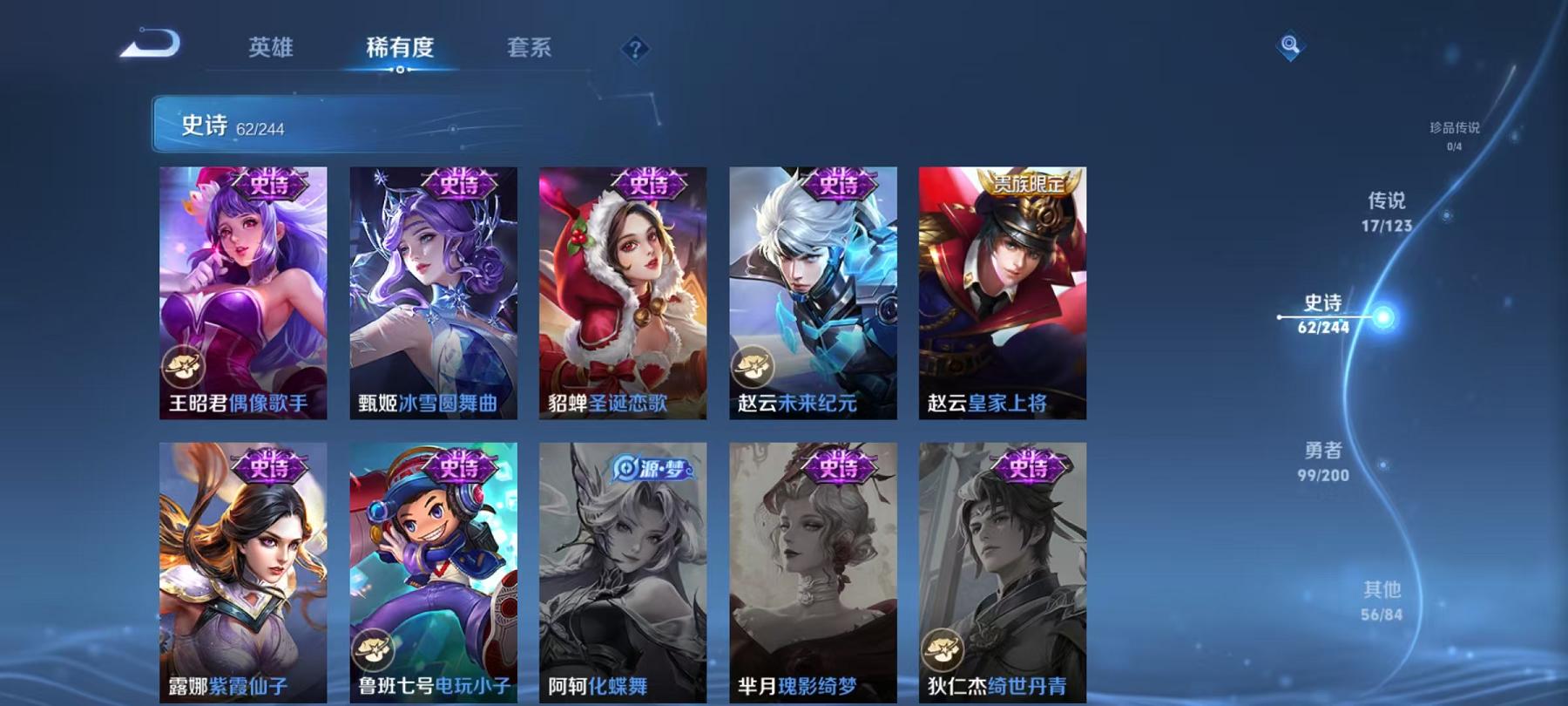Click the help question mark icon
This screenshot has width=1568, height=706.
pyautogui.click(x=635, y=48)
